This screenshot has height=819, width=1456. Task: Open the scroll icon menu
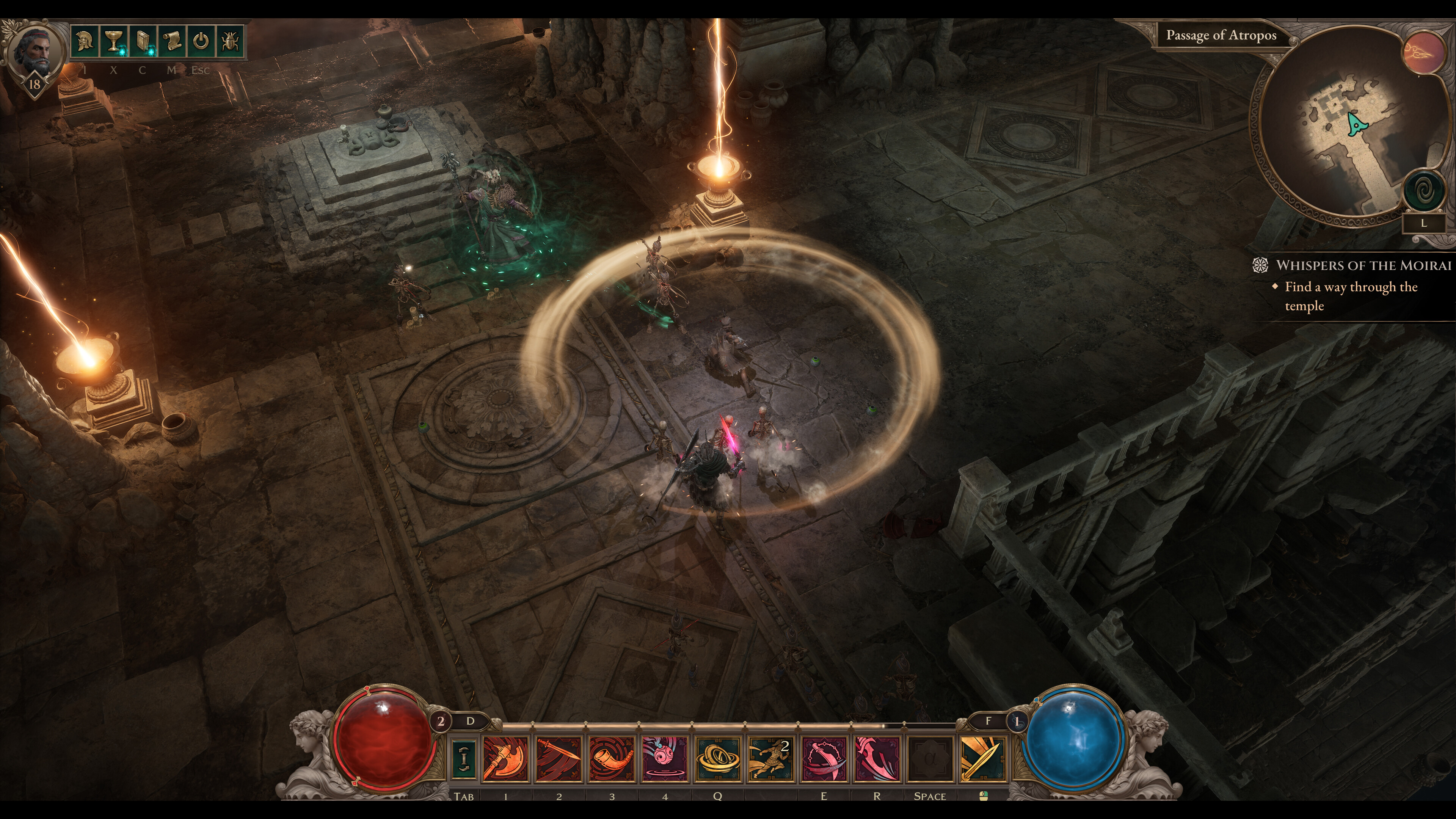[173, 41]
